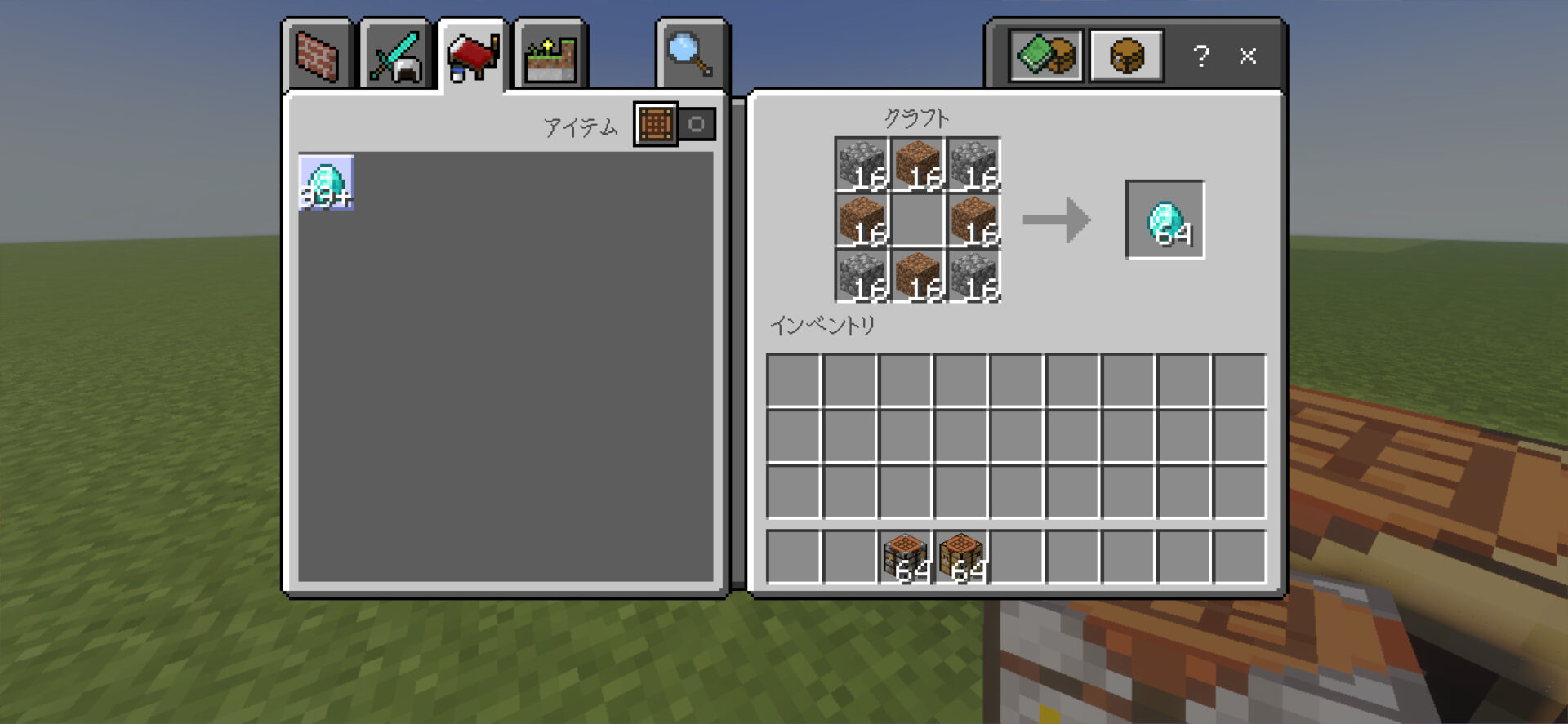The height and width of the screenshot is (724, 1568).
Task: Switch to the grass block nature tab
Action: point(550,56)
